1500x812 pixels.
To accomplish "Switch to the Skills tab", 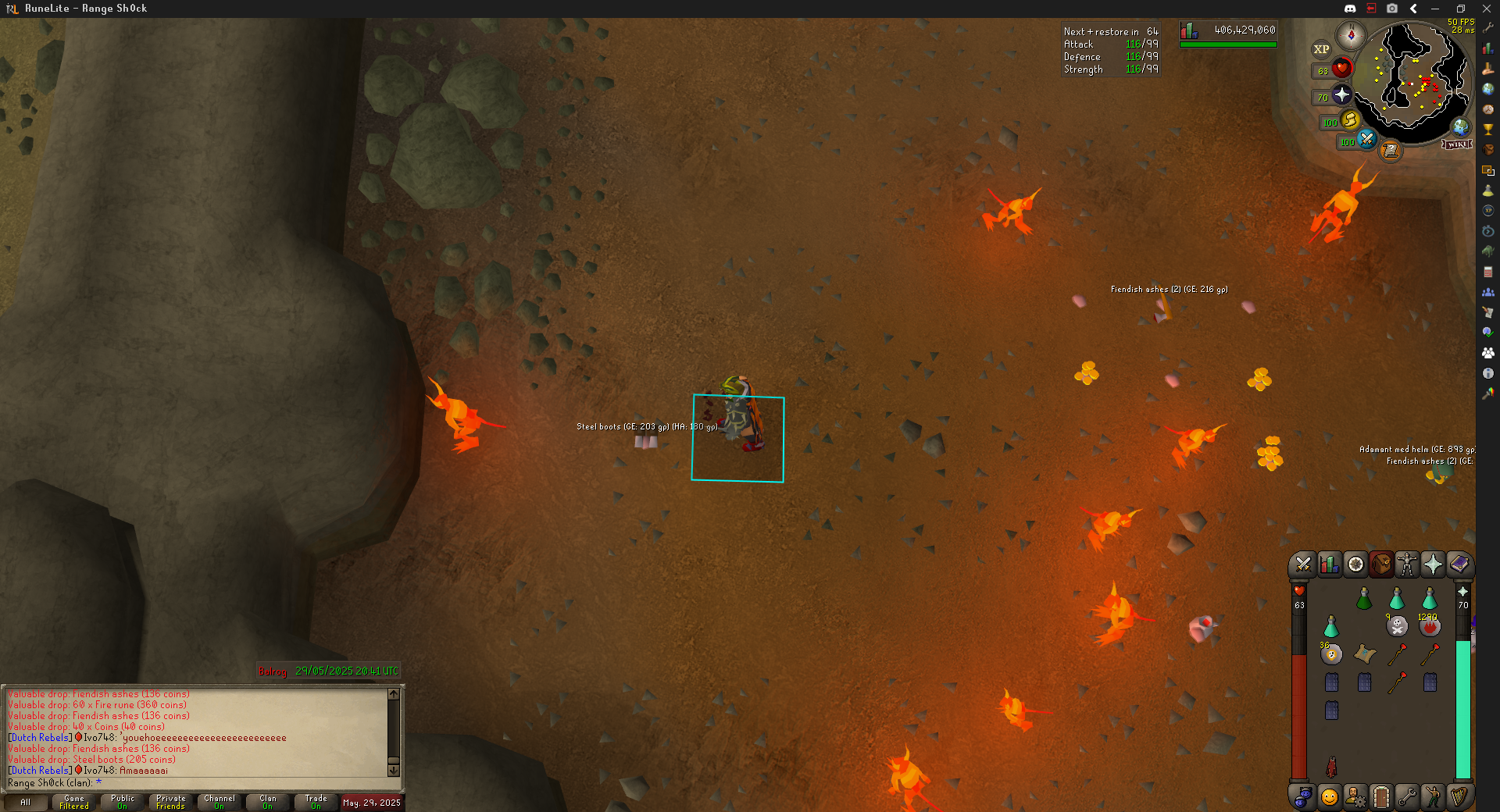I will (1329, 564).
